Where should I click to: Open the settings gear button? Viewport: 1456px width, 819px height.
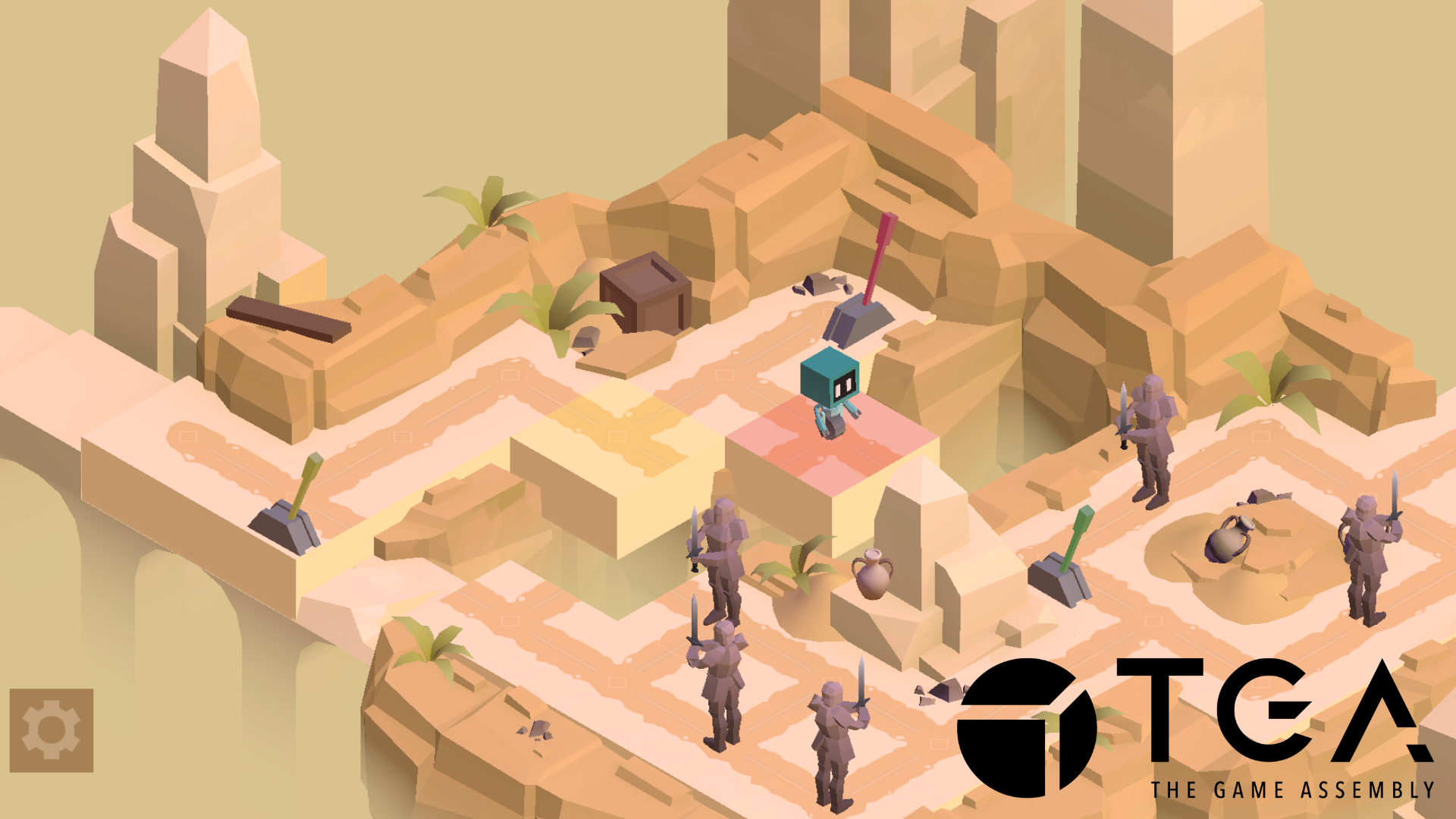(x=51, y=730)
